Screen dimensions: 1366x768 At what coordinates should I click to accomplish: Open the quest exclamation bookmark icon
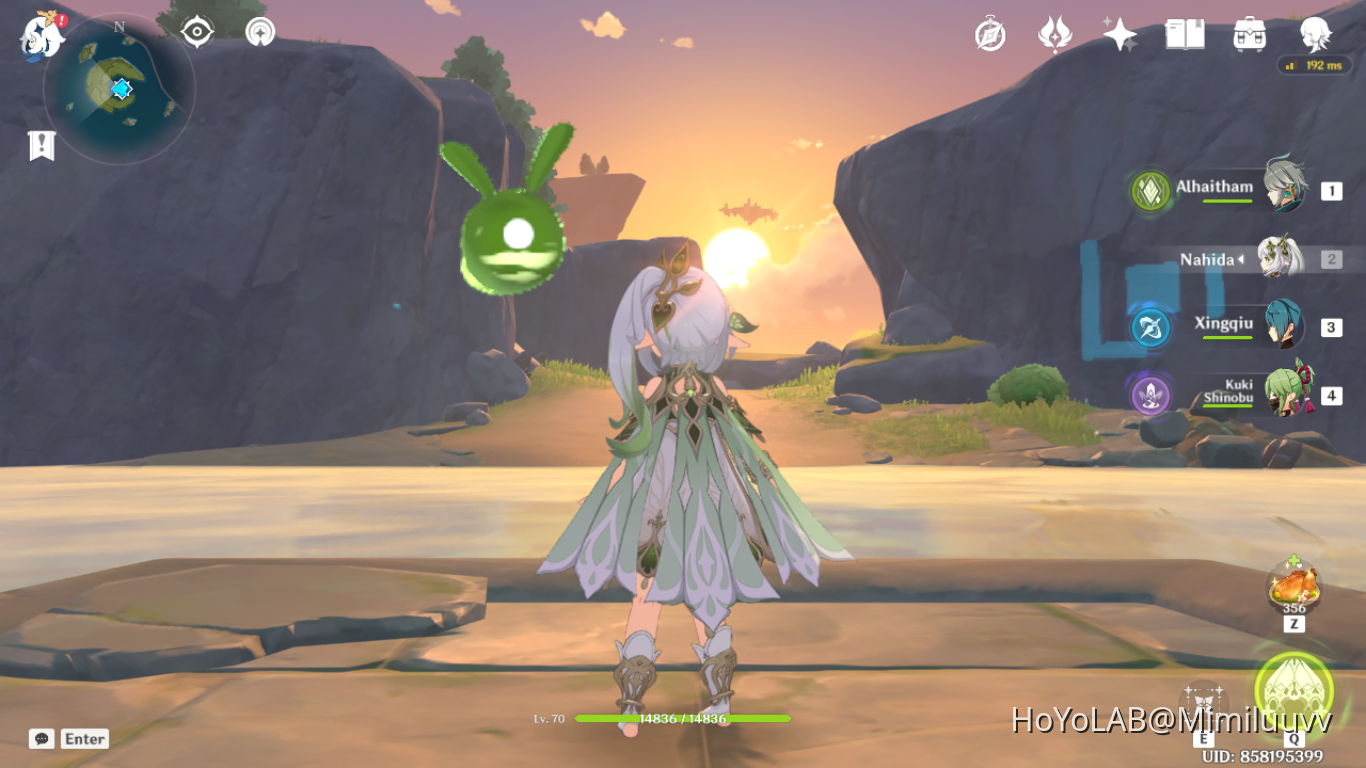pyautogui.click(x=41, y=146)
